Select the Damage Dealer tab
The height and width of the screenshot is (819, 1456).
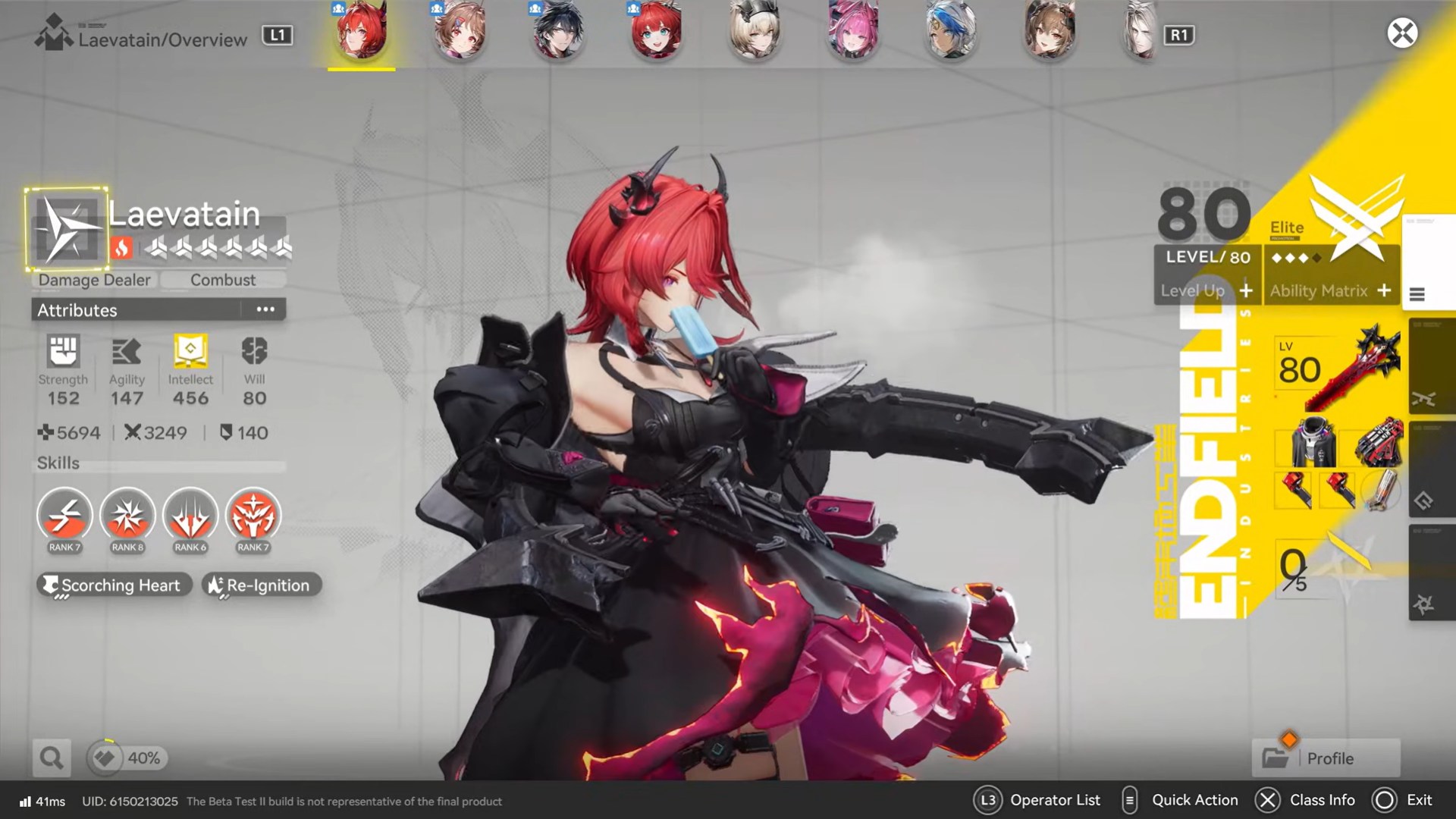tap(93, 280)
